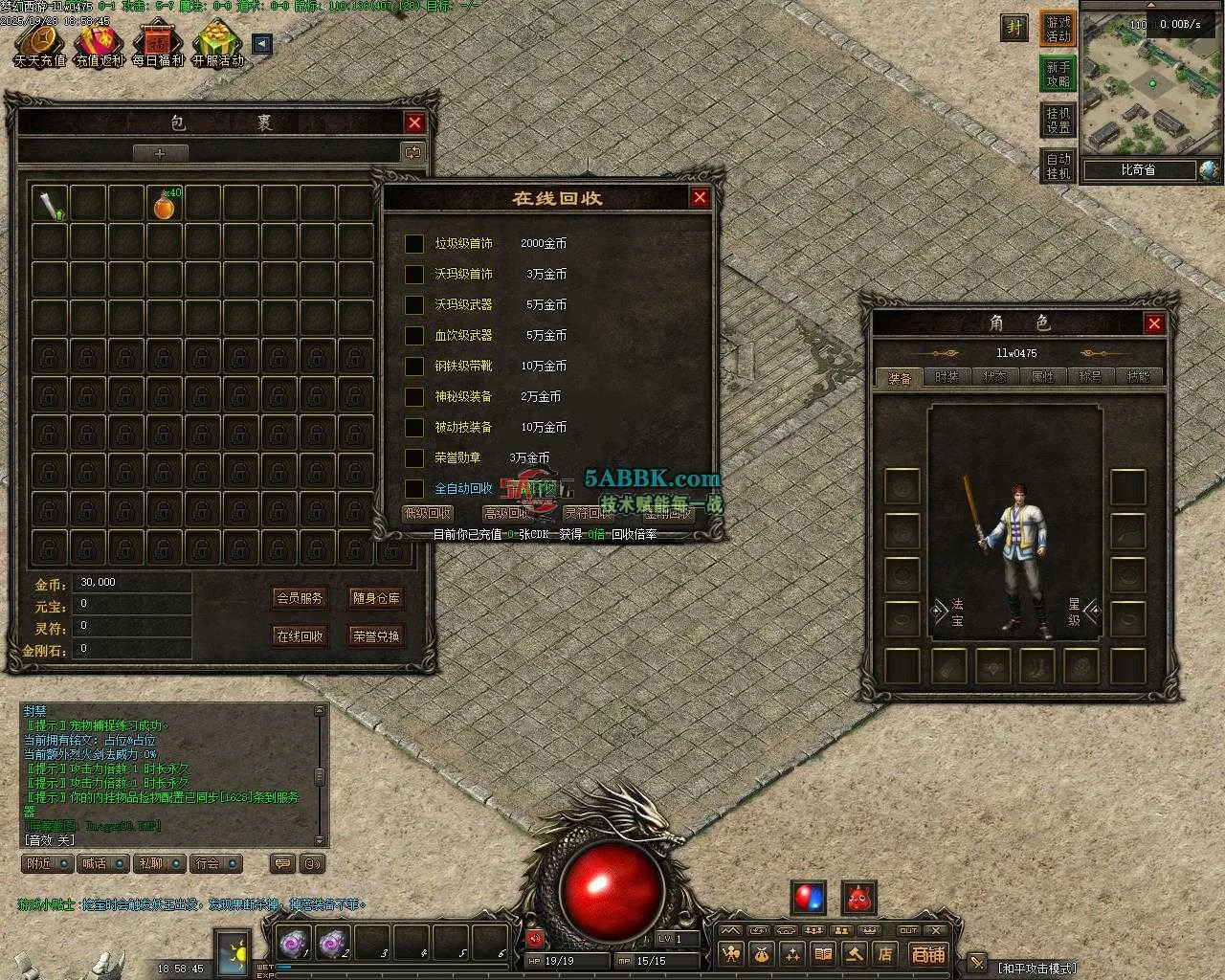
Task: Switch to the 时装 tab
Action: click(x=947, y=377)
